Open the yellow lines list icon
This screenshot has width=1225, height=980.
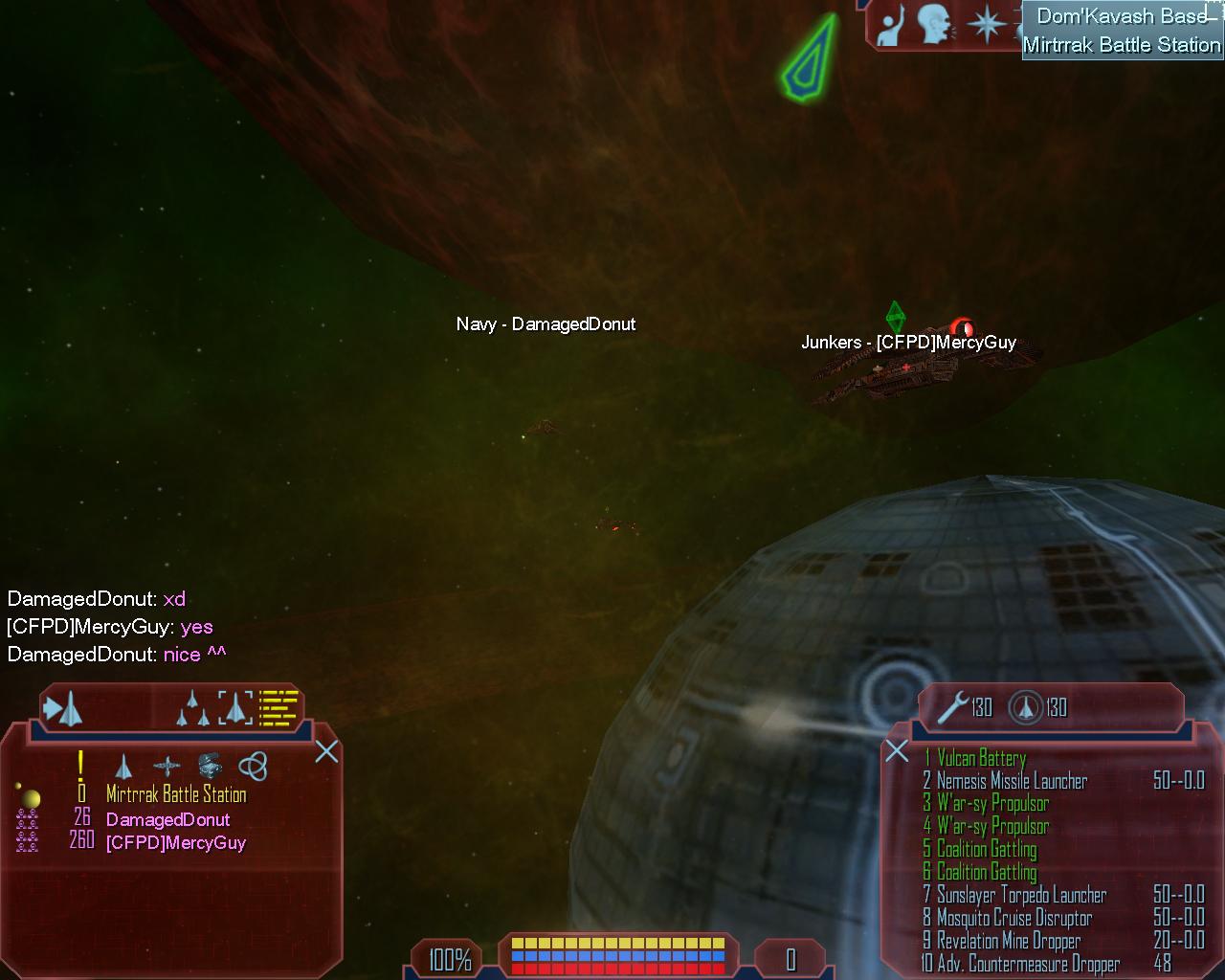coord(279,708)
